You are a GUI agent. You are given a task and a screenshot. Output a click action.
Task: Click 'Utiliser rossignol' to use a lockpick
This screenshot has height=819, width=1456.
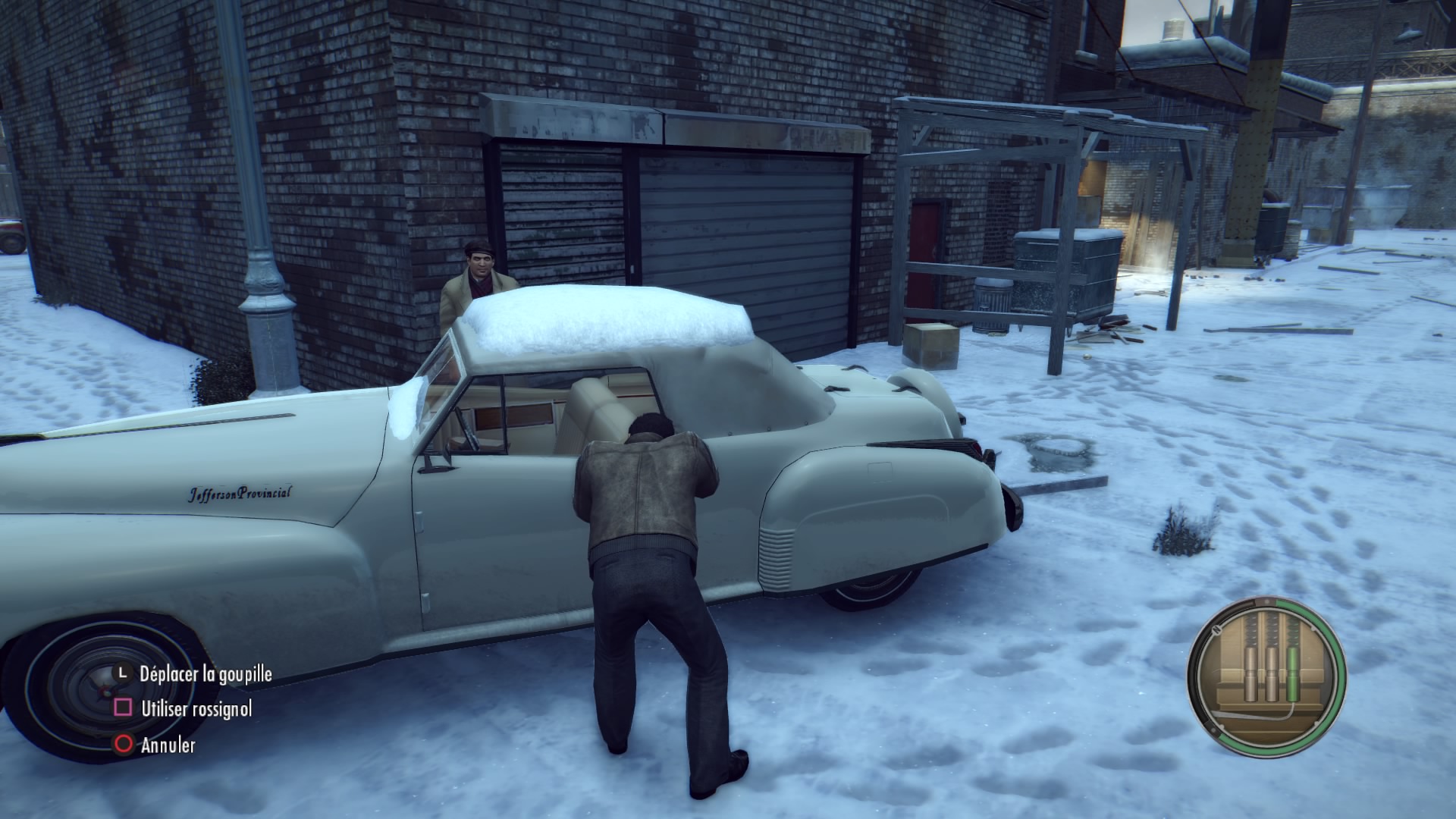pyautogui.click(x=198, y=708)
